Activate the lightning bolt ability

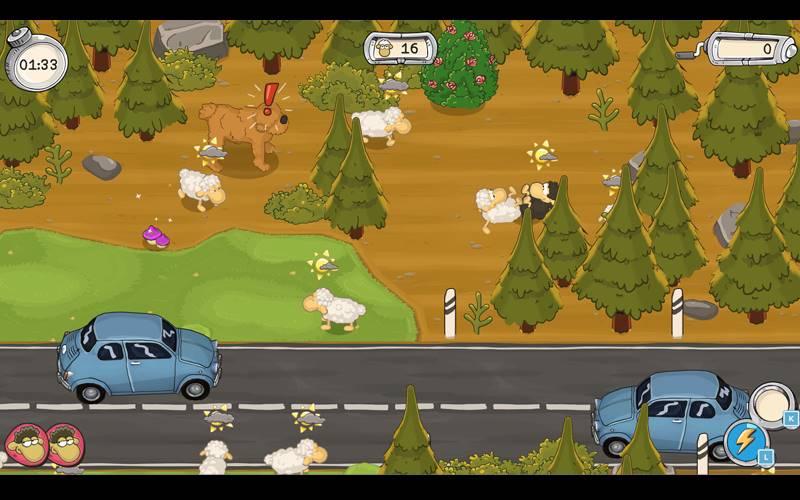pyautogui.click(x=745, y=441)
